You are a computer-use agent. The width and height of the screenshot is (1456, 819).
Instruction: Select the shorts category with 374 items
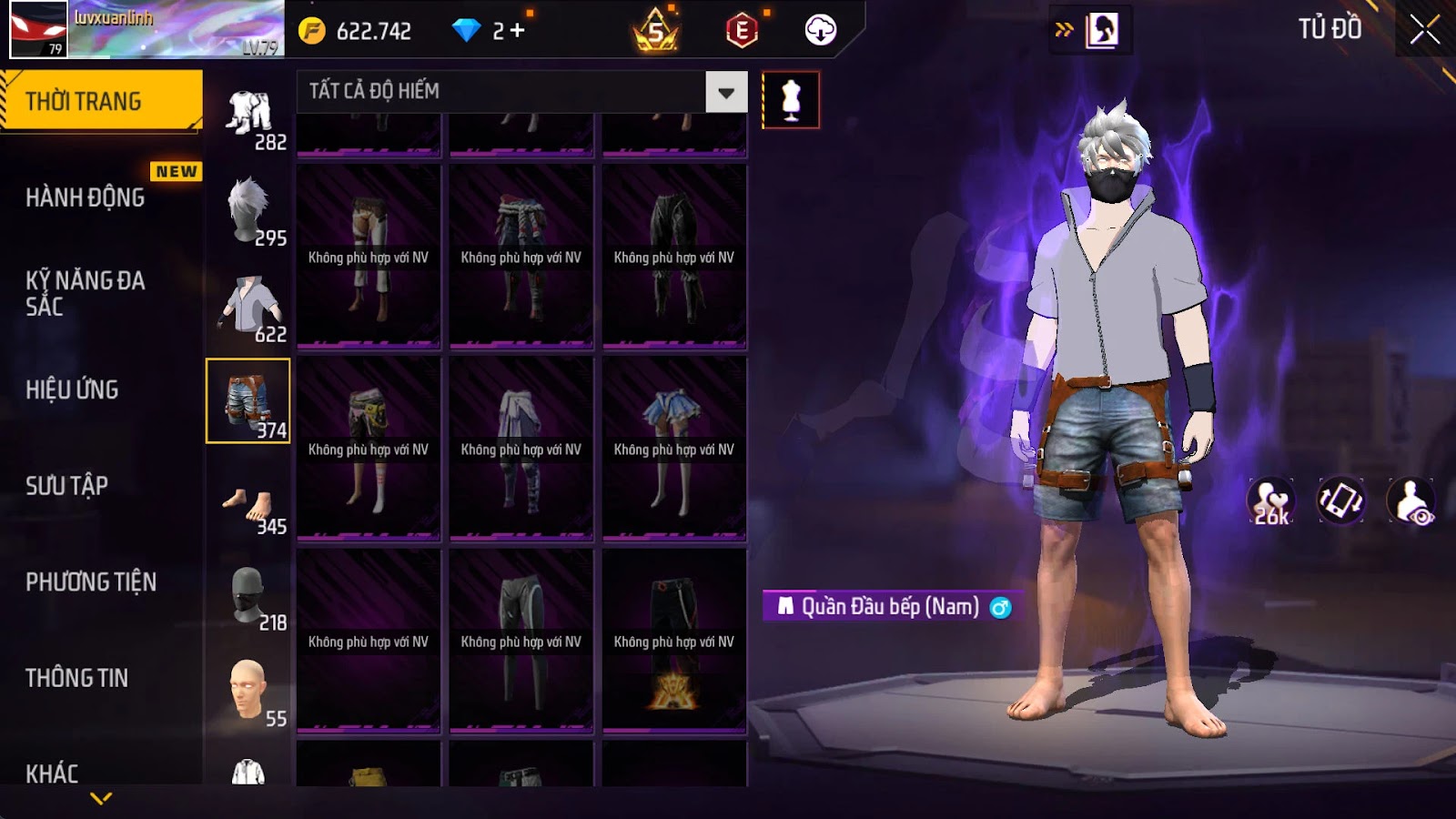pyautogui.click(x=248, y=400)
